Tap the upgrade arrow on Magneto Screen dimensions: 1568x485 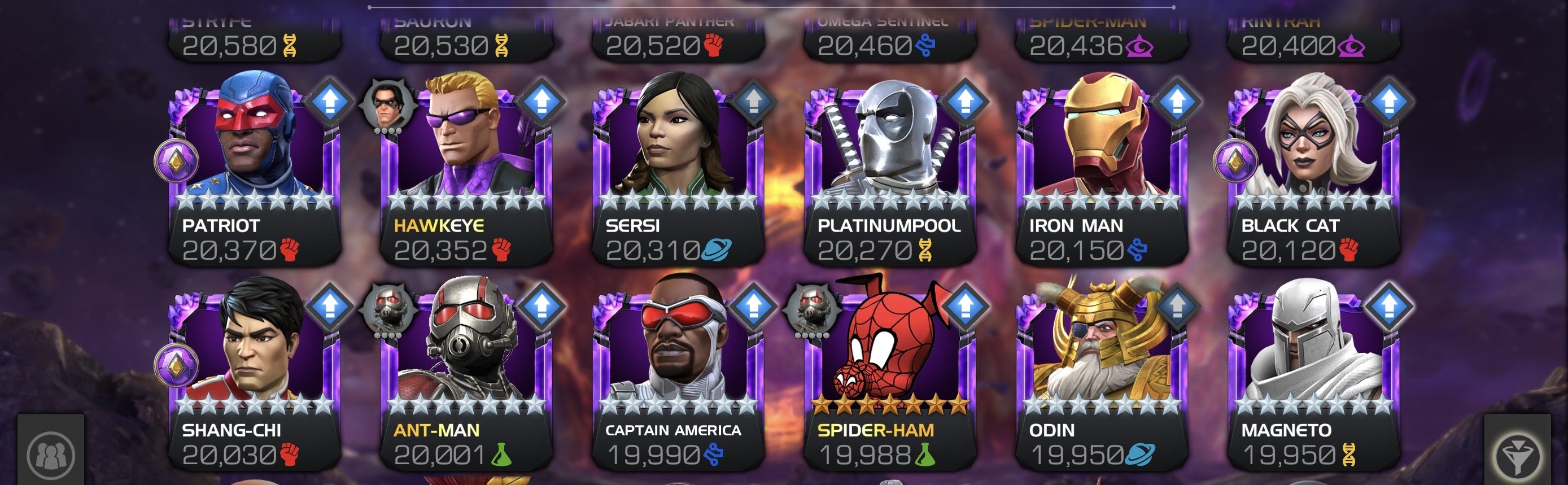pyautogui.click(x=1389, y=305)
